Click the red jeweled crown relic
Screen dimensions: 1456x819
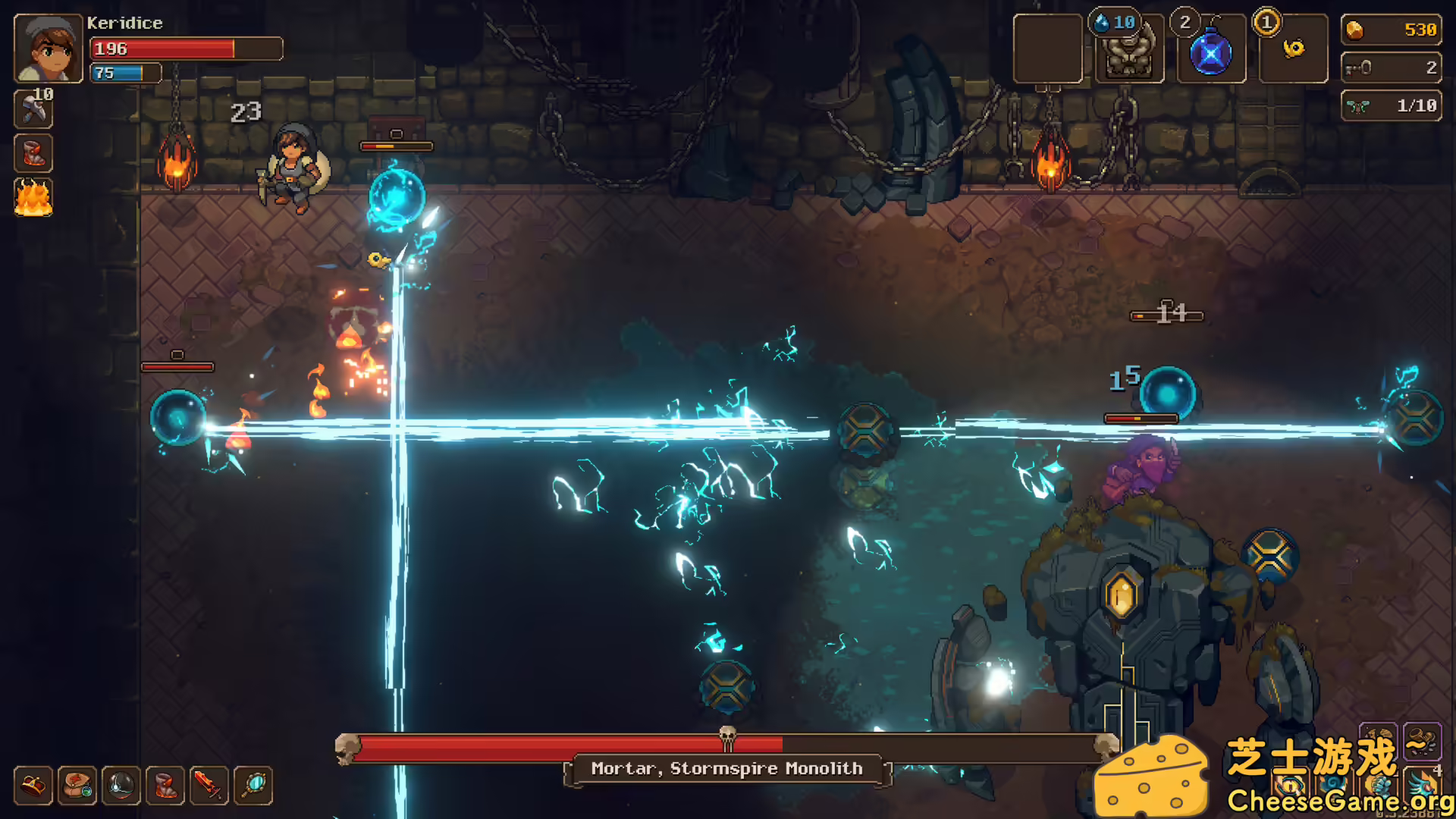[x=33, y=786]
